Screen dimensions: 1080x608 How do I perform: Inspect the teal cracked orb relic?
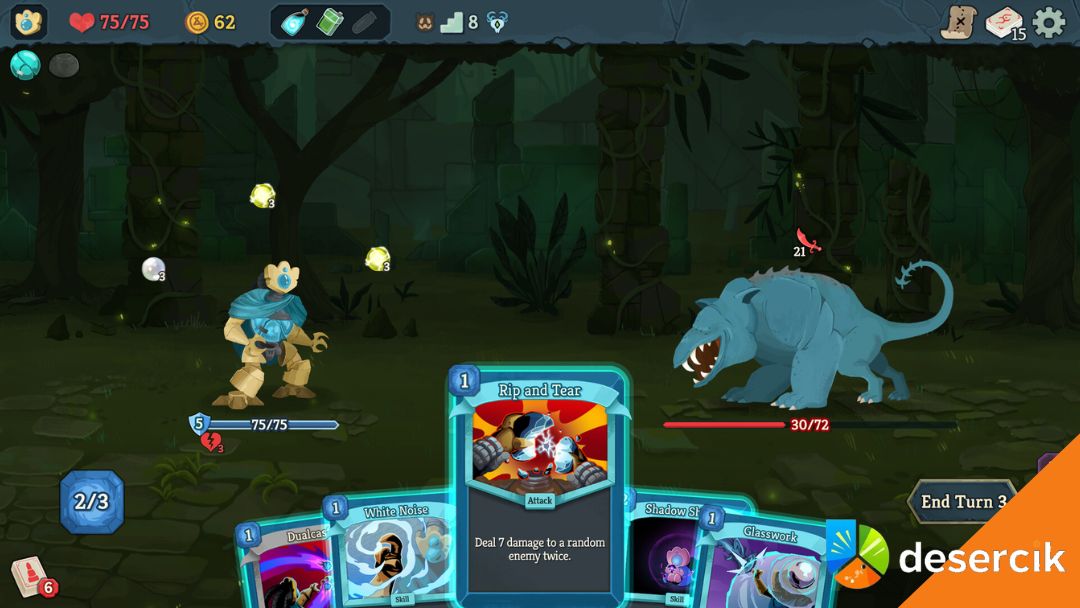click(25, 65)
